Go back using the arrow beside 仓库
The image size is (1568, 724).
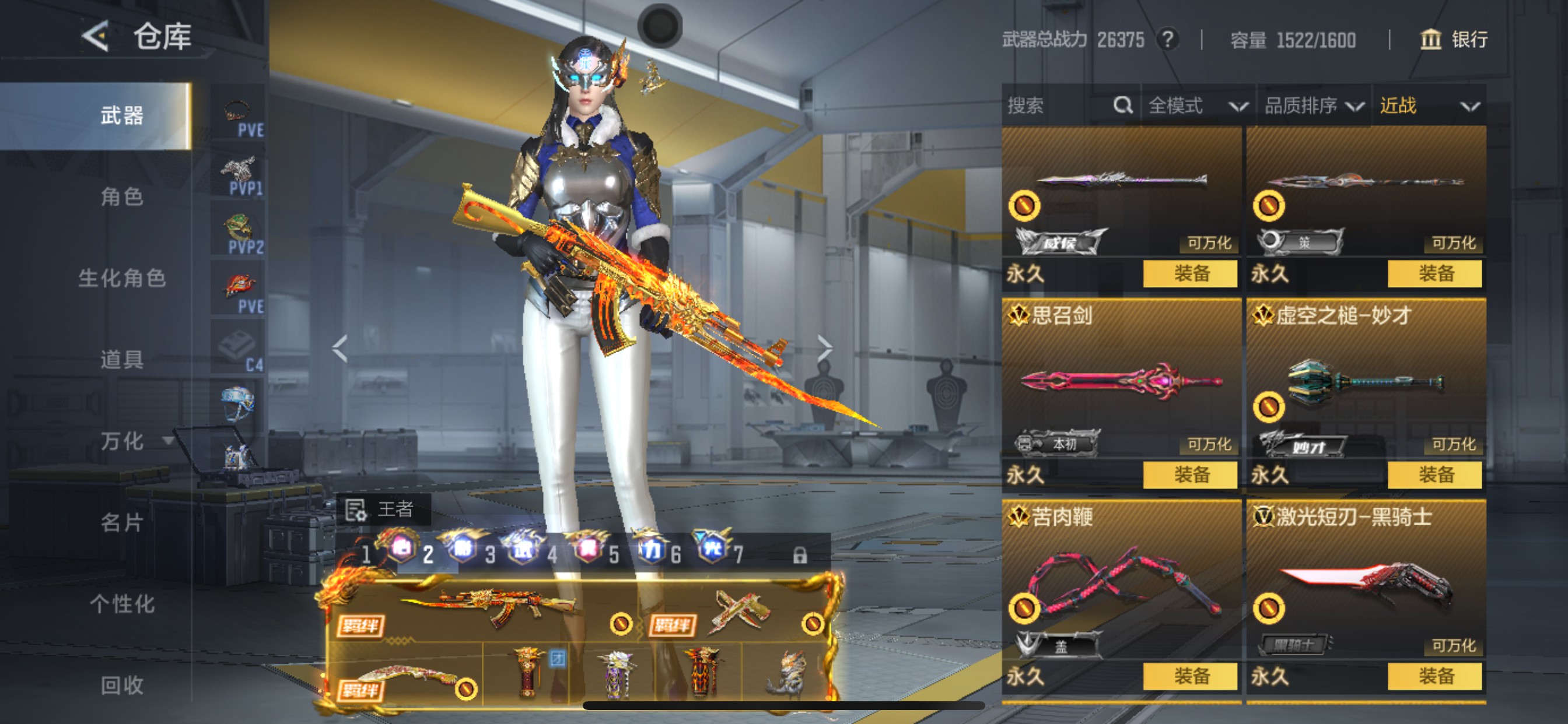click(96, 37)
